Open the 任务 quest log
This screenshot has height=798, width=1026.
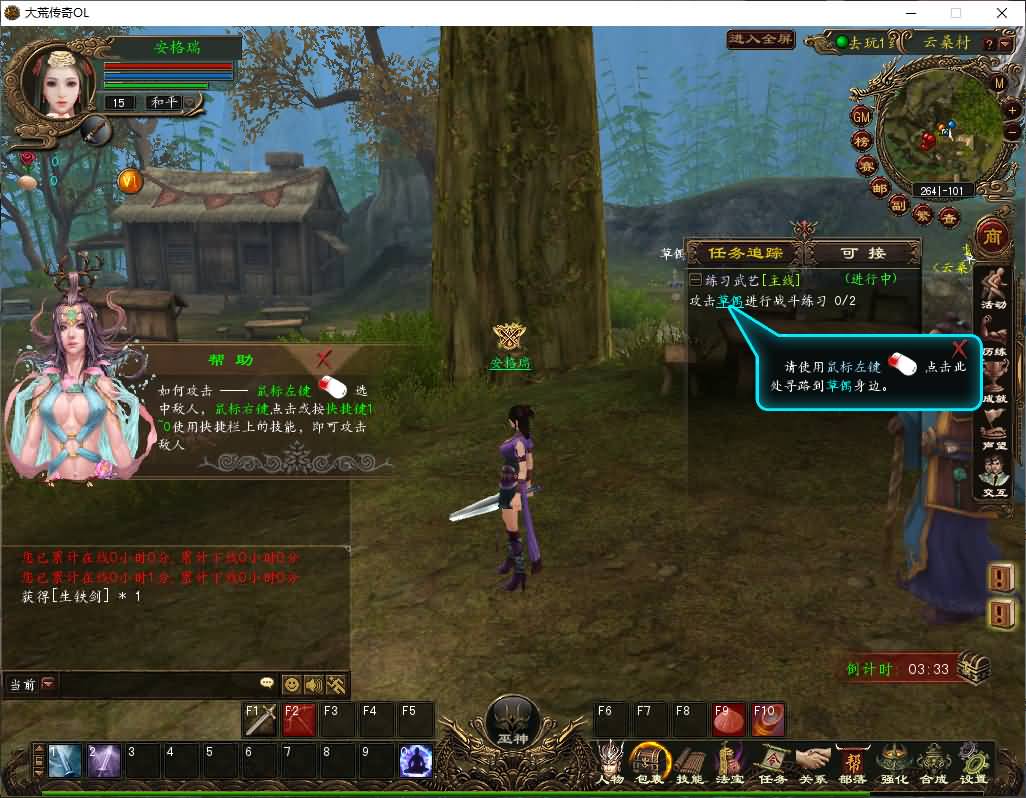click(772, 764)
